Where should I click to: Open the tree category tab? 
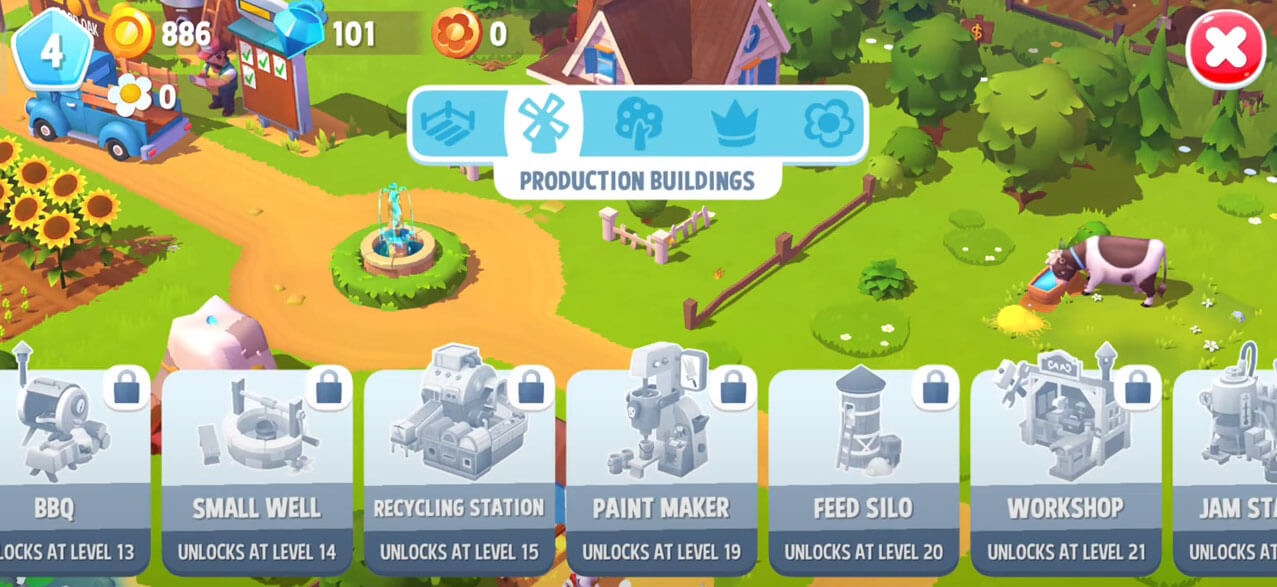638,124
